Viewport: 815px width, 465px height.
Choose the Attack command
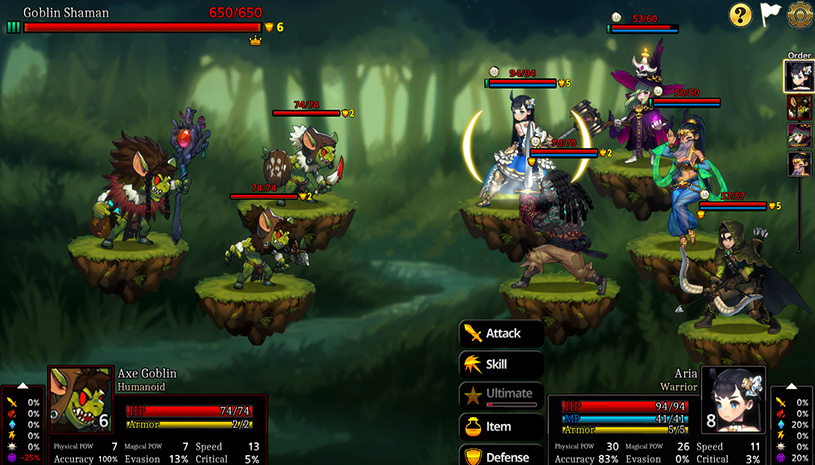tap(501, 333)
